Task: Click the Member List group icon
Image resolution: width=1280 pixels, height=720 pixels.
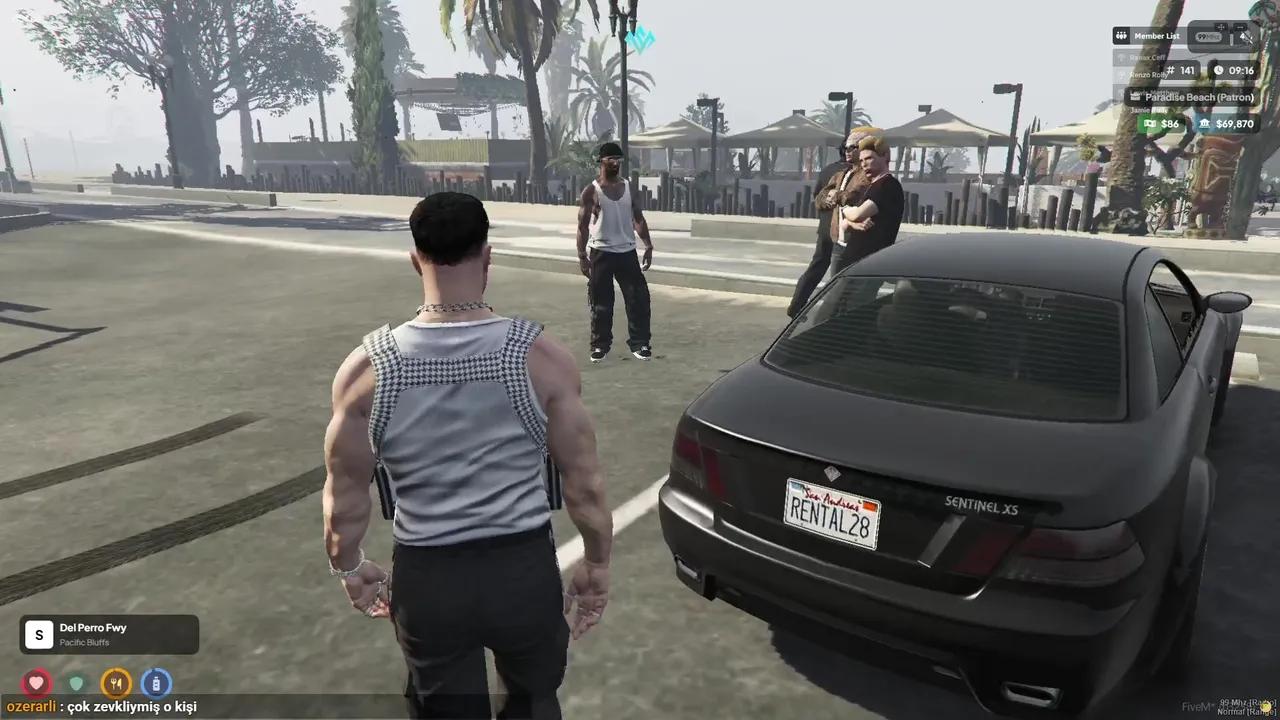Action: pos(1120,36)
